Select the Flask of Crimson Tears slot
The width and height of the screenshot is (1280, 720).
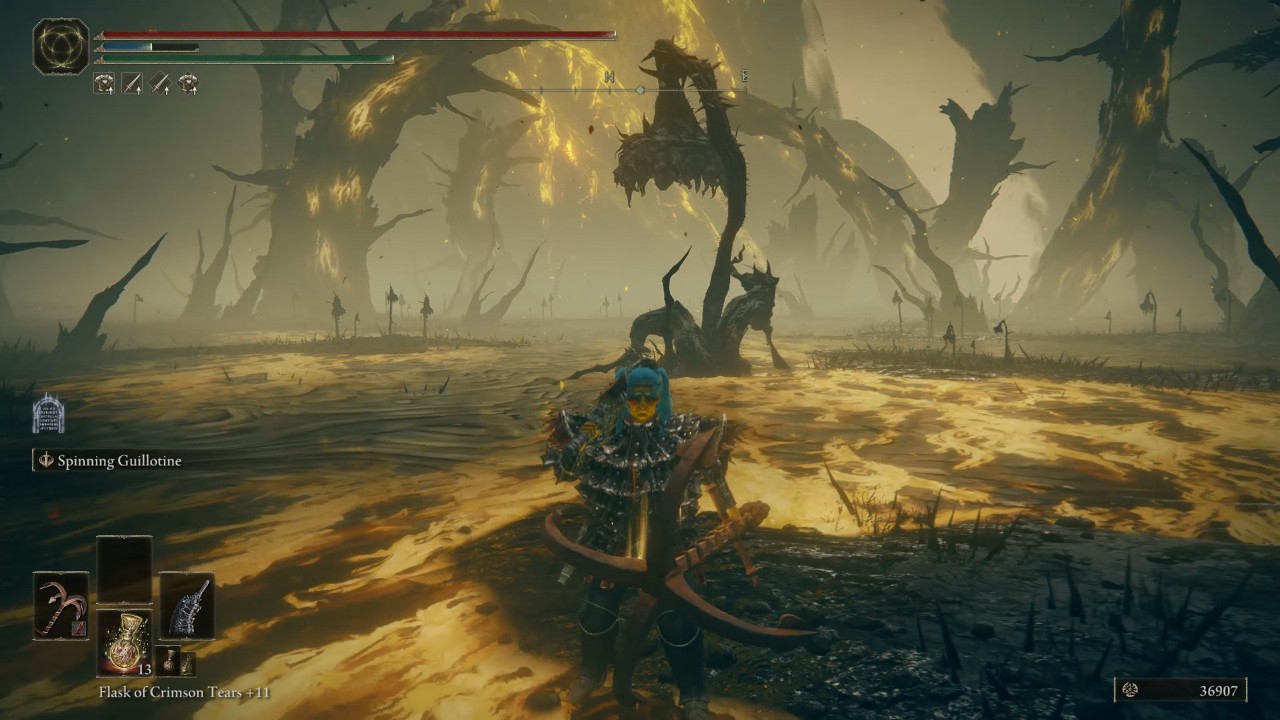(124, 642)
